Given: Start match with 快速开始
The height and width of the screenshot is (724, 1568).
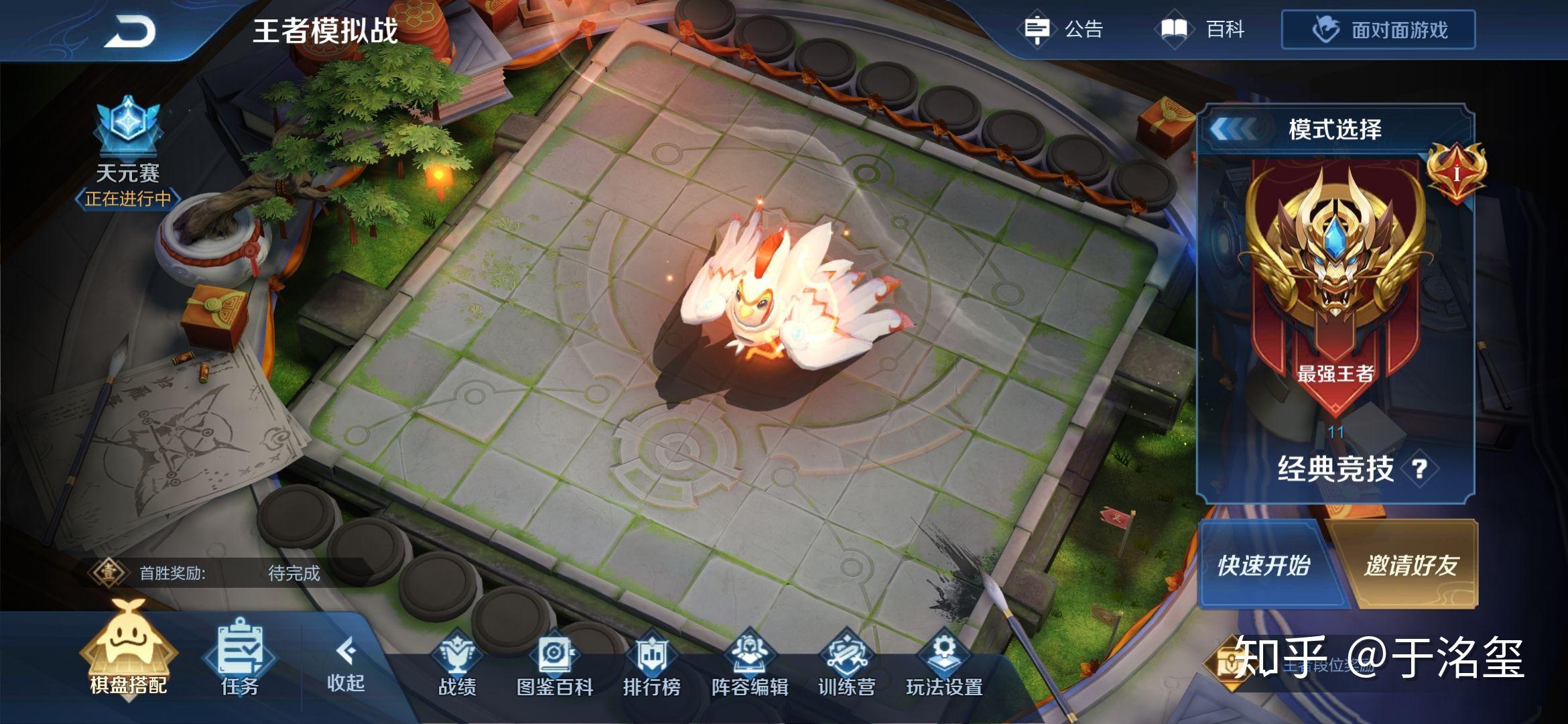Looking at the screenshot, I should click(x=1263, y=565).
